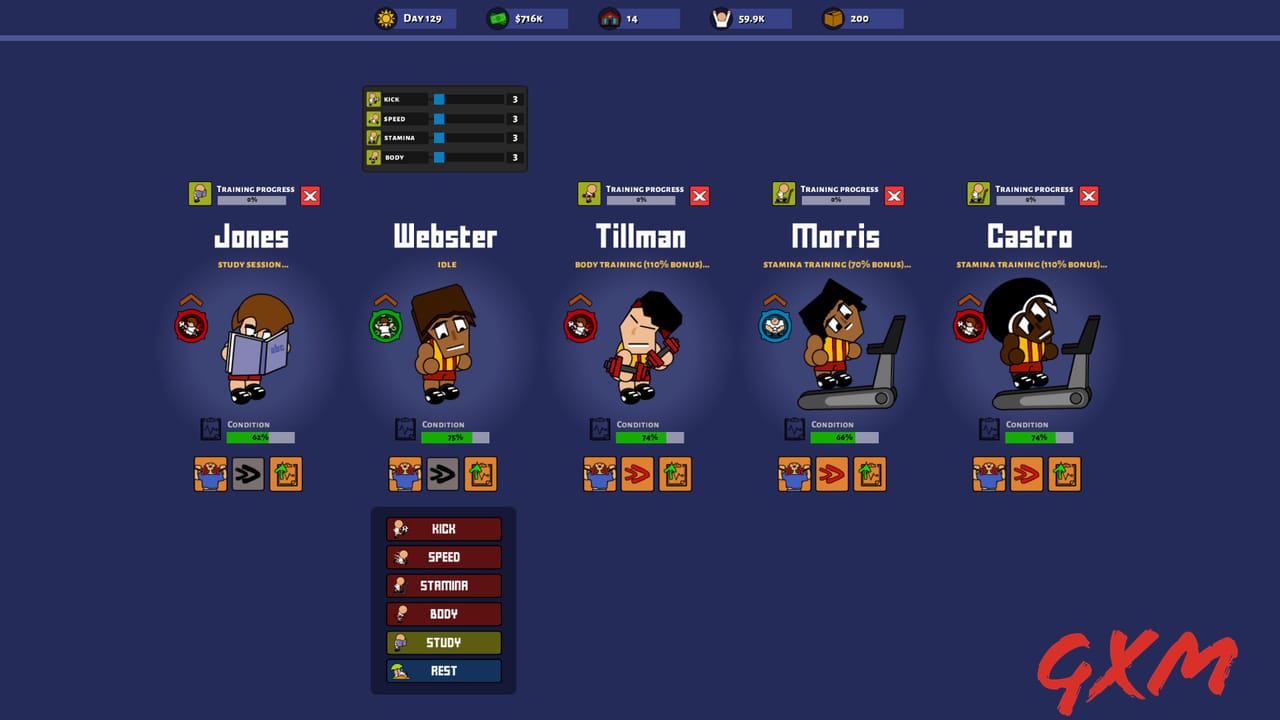
Task: Click the cyan medal badge beside Morris
Action: pos(774,325)
